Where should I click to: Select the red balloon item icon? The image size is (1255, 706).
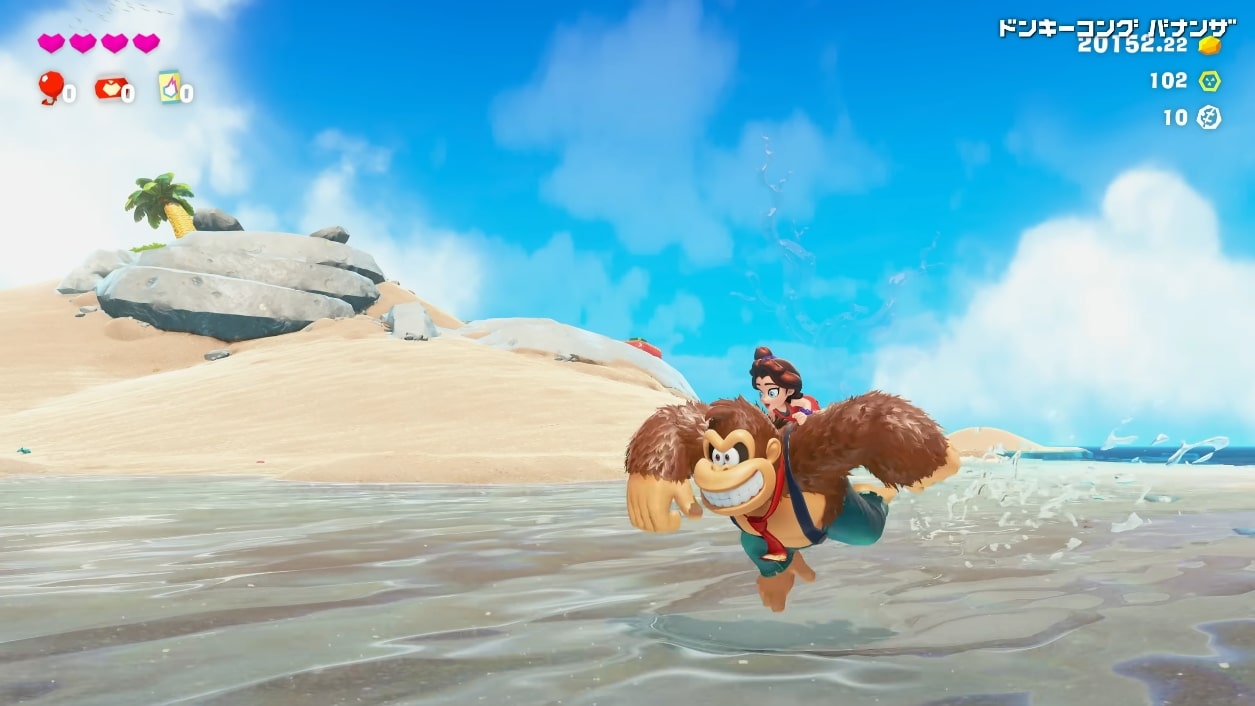[x=49, y=87]
